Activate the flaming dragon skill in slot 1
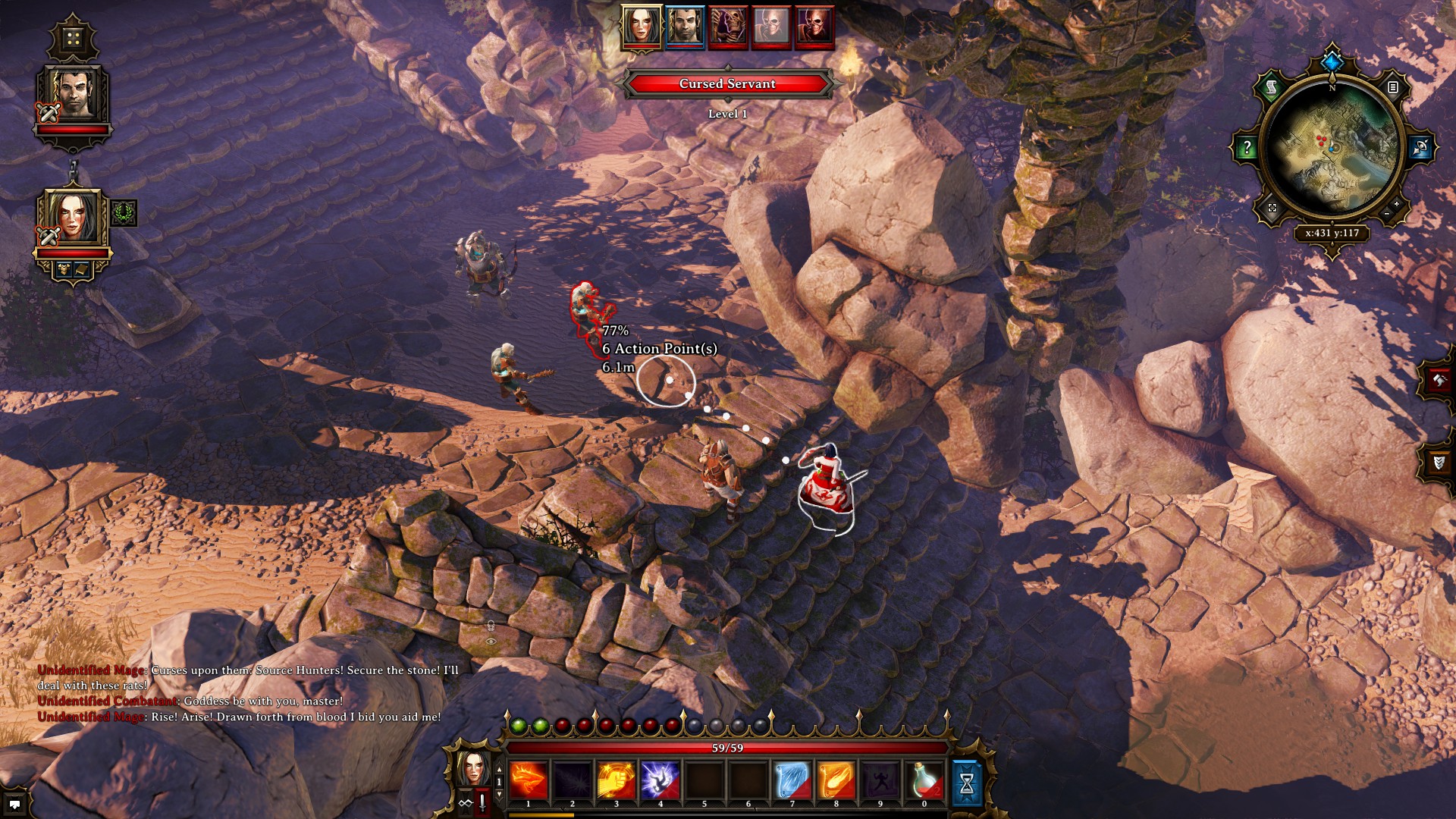The height and width of the screenshot is (819, 1456). click(529, 780)
